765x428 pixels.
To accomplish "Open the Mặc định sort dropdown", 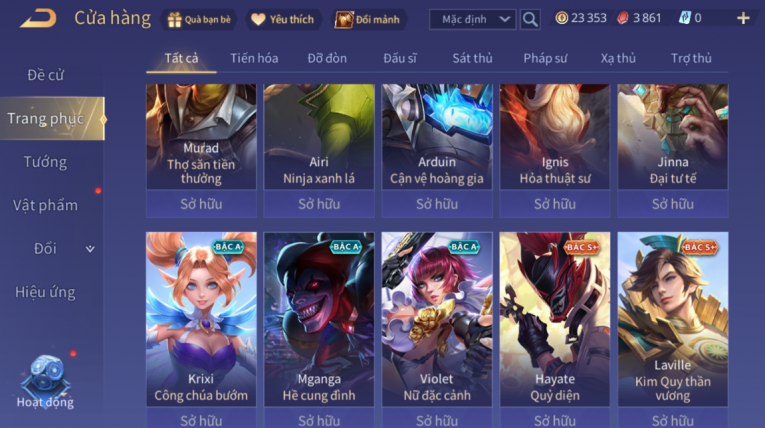I will click(x=472, y=19).
